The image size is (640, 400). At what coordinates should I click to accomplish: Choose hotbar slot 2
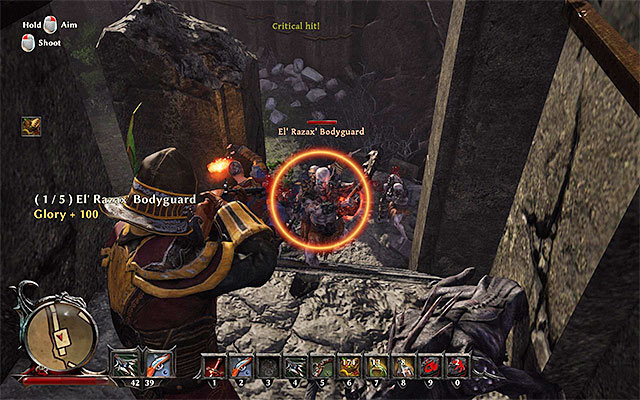point(241,365)
